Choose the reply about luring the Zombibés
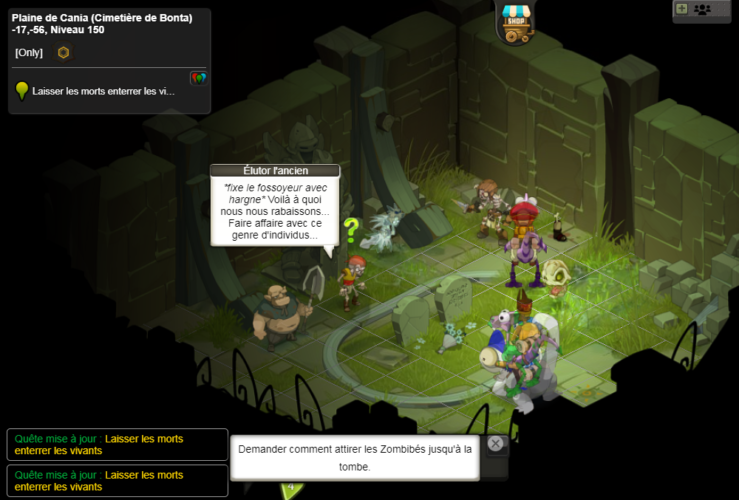This screenshot has width=739, height=500. click(x=354, y=458)
